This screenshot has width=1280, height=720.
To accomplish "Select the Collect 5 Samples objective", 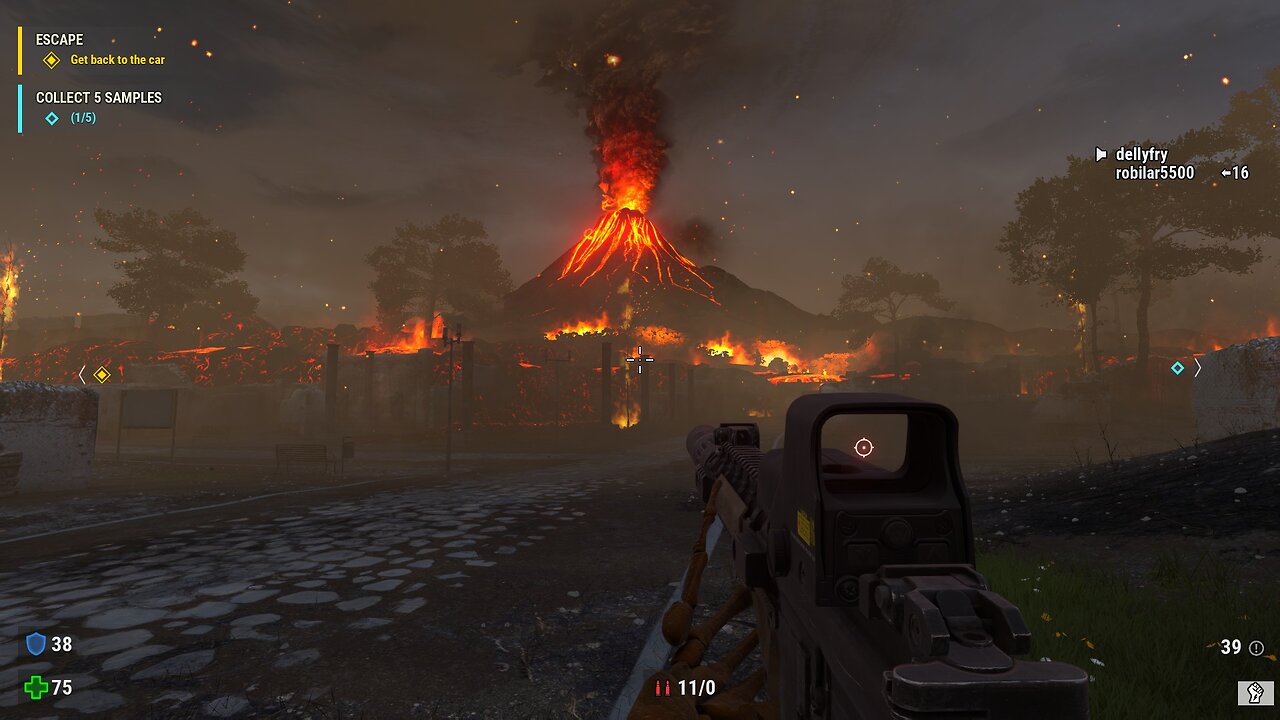I will [x=98, y=98].
